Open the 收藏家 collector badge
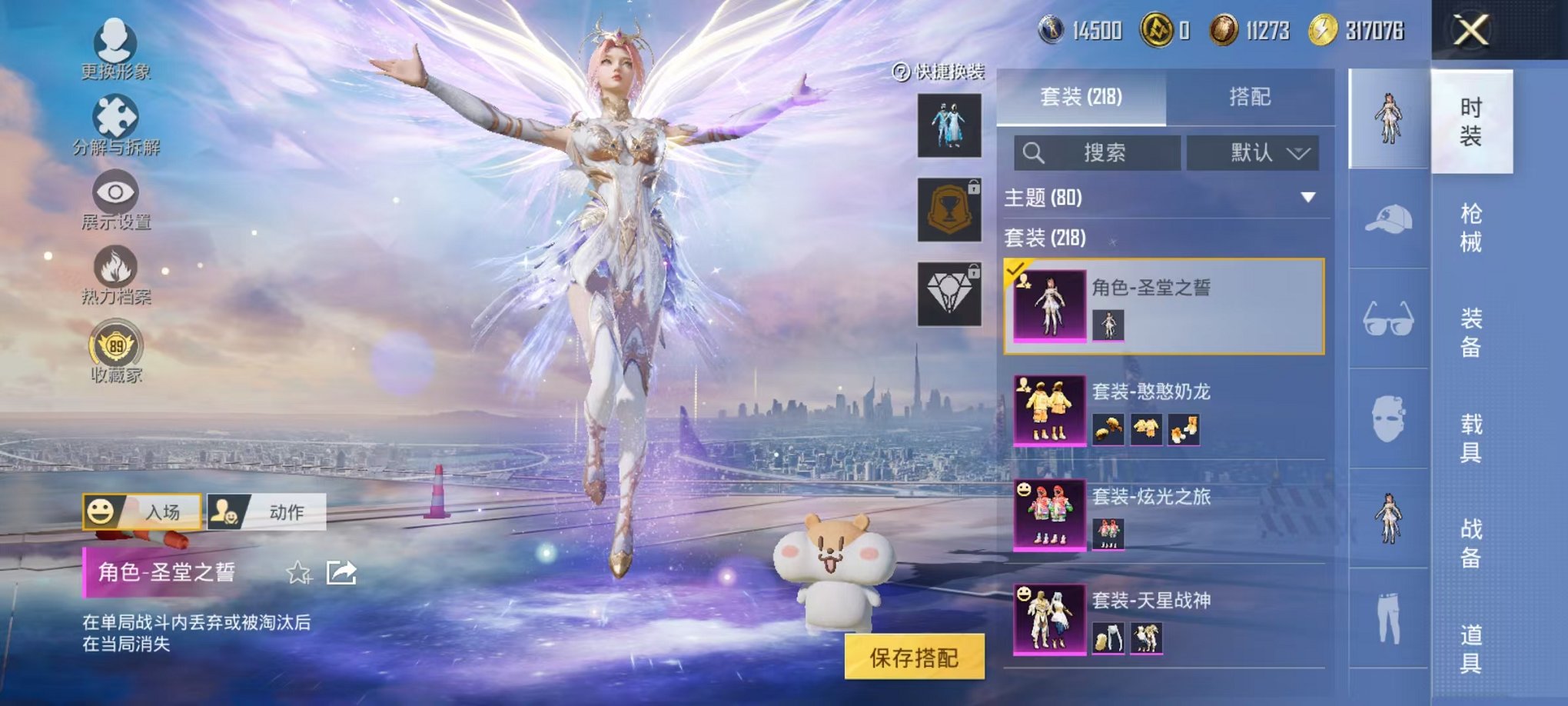 (x=116, y=350)
